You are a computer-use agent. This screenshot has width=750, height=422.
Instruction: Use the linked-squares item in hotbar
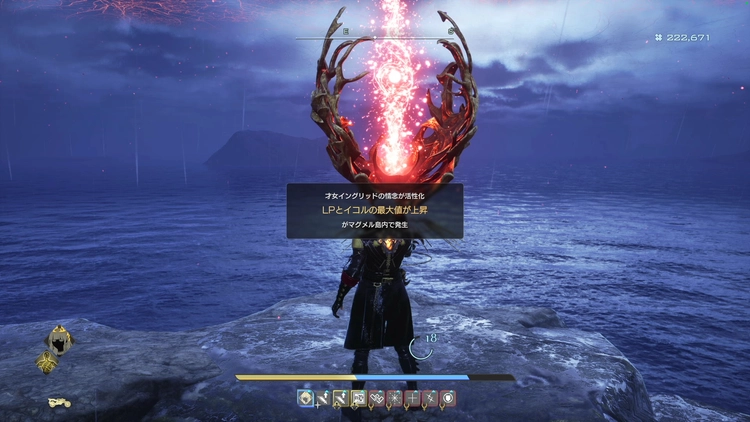pyautogui.click(x=375, y=398)
